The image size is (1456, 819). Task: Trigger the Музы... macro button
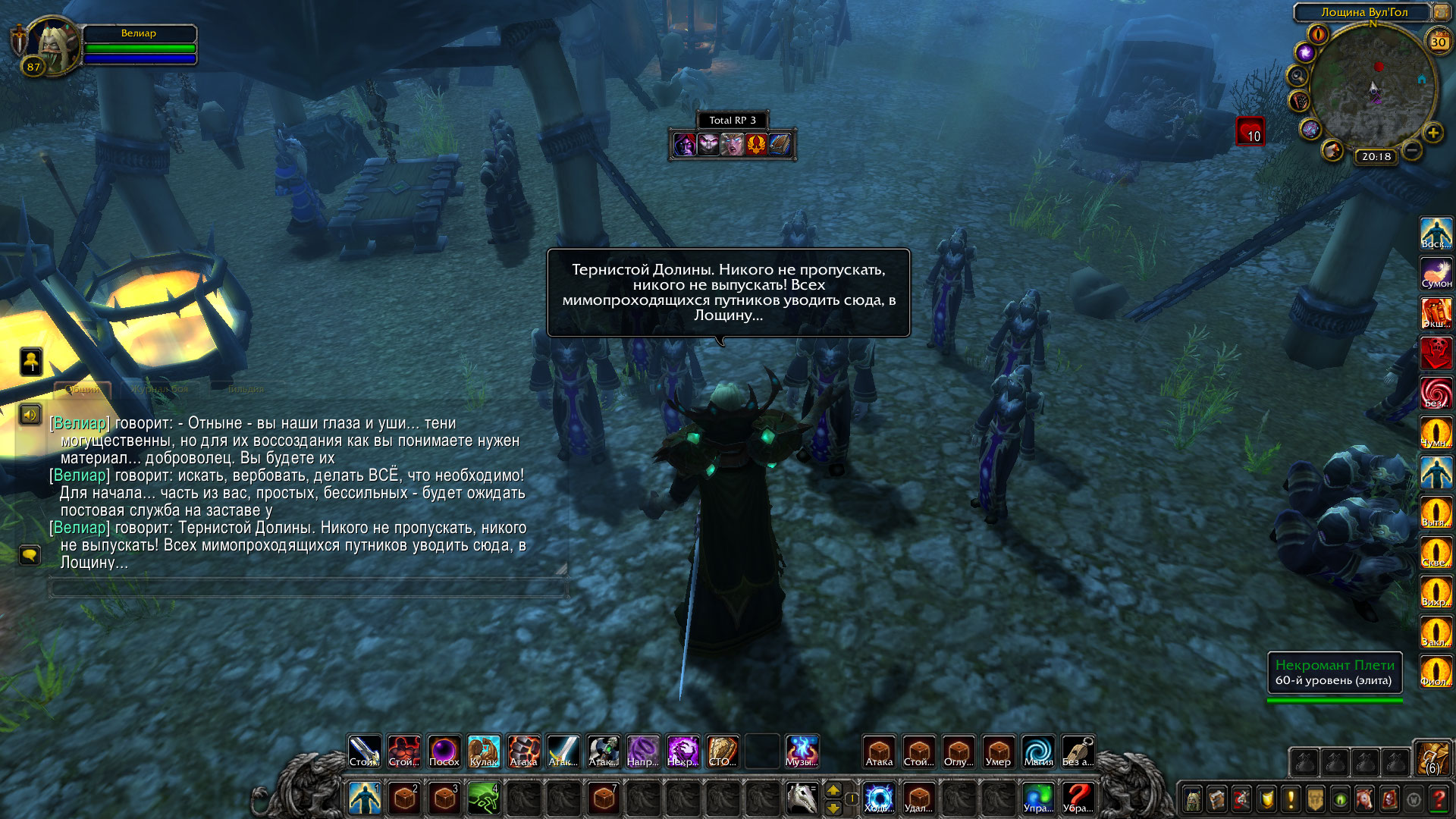(802, 752)
